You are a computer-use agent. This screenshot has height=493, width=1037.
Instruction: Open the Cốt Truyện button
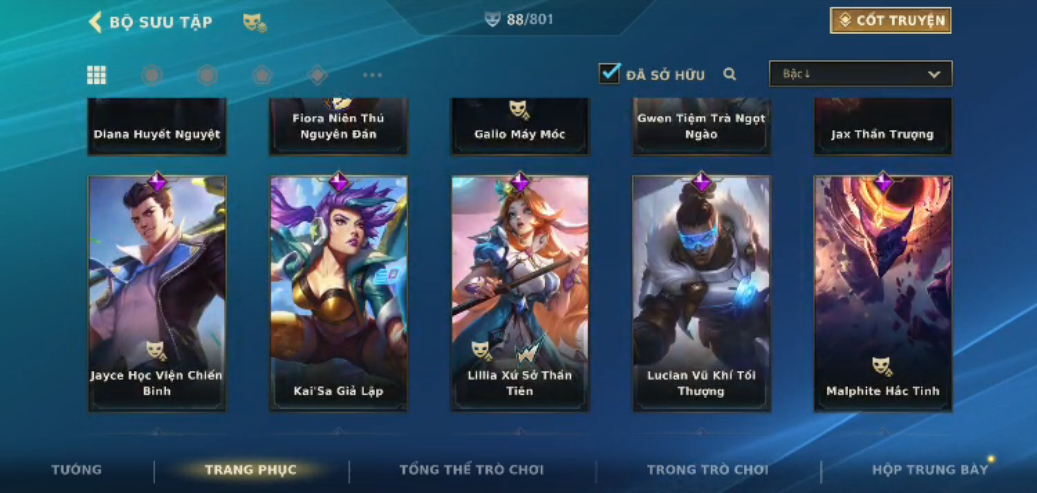click(x=890, y=21)
